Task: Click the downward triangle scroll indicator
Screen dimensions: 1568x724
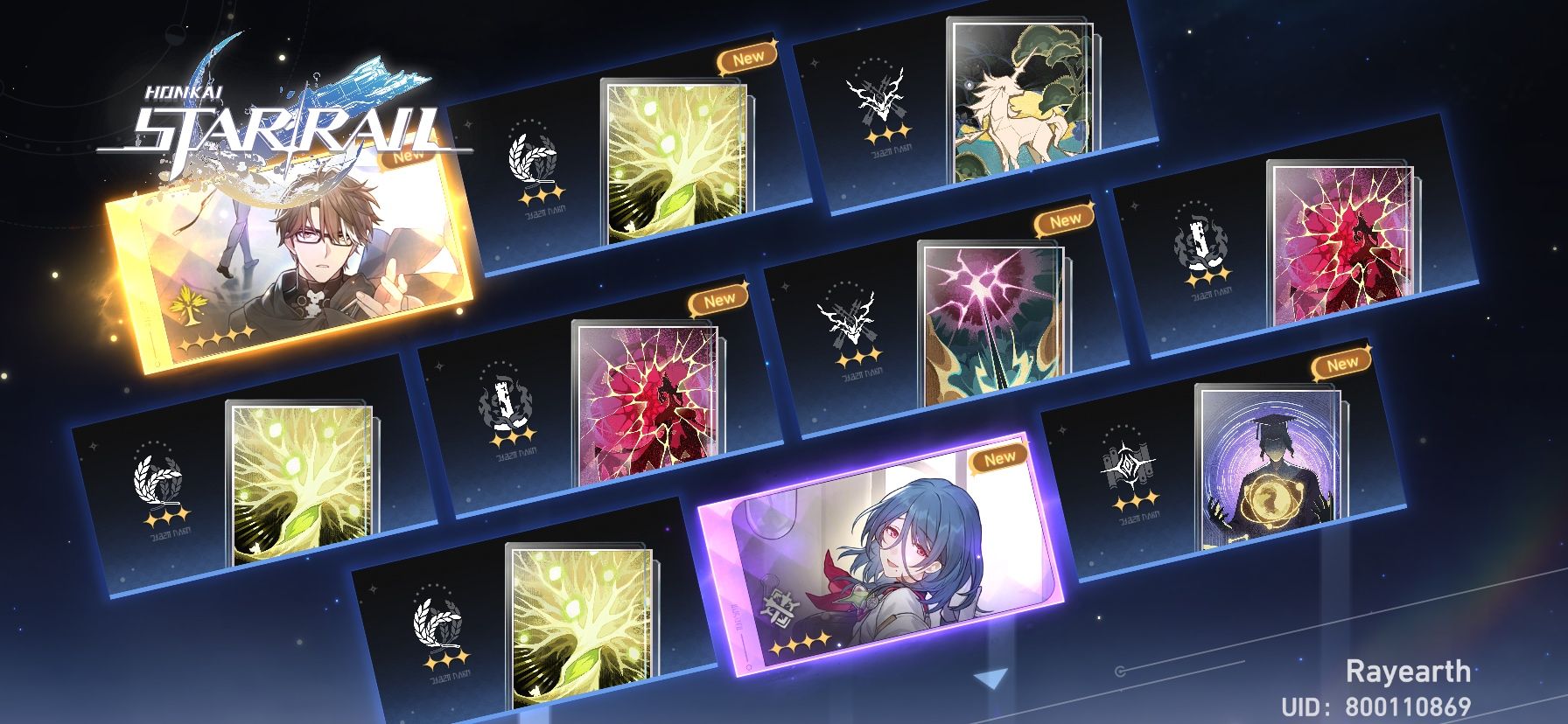Action: coord(991,679)
